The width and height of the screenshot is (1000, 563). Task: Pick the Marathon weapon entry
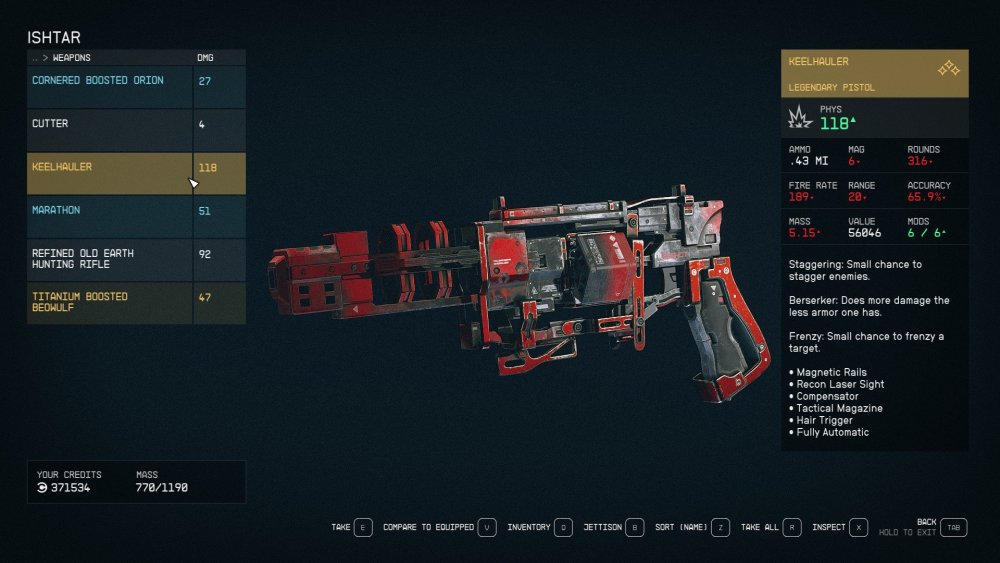pos(110,211)
